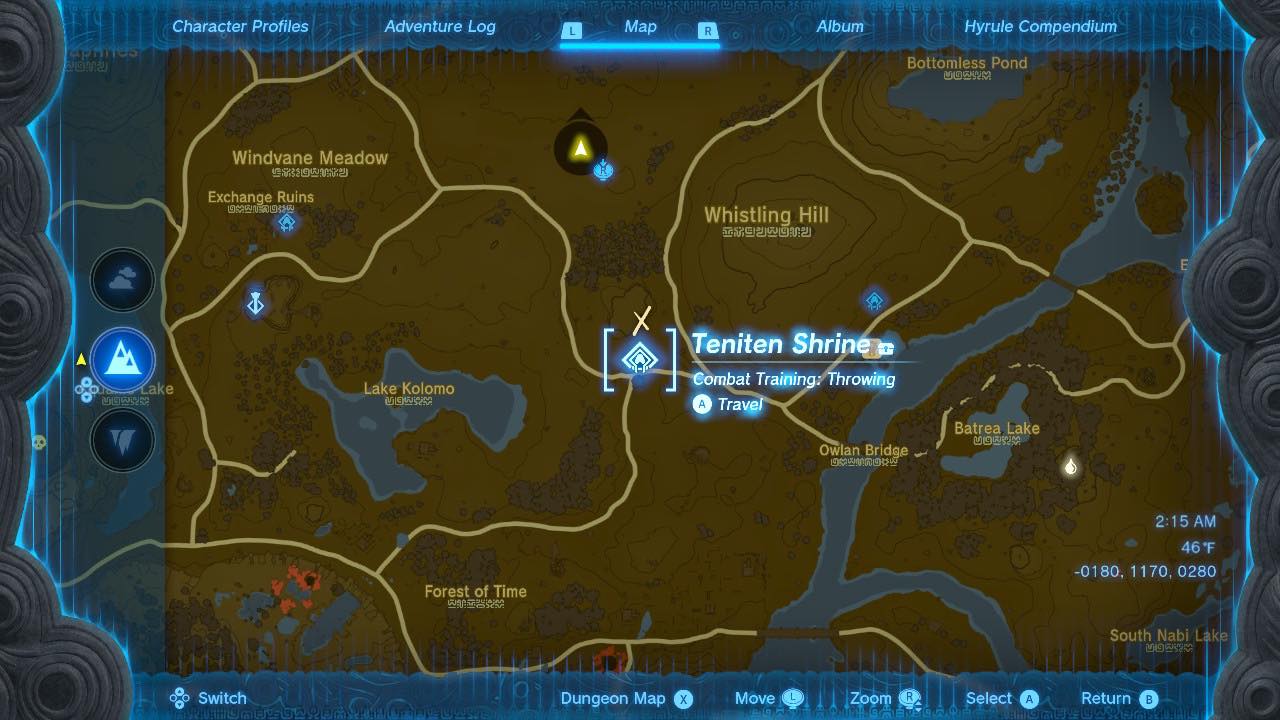1280x720 pixels.
Task: Select the Teniten Shrine icon on the map
Action: tap(638, 359)
